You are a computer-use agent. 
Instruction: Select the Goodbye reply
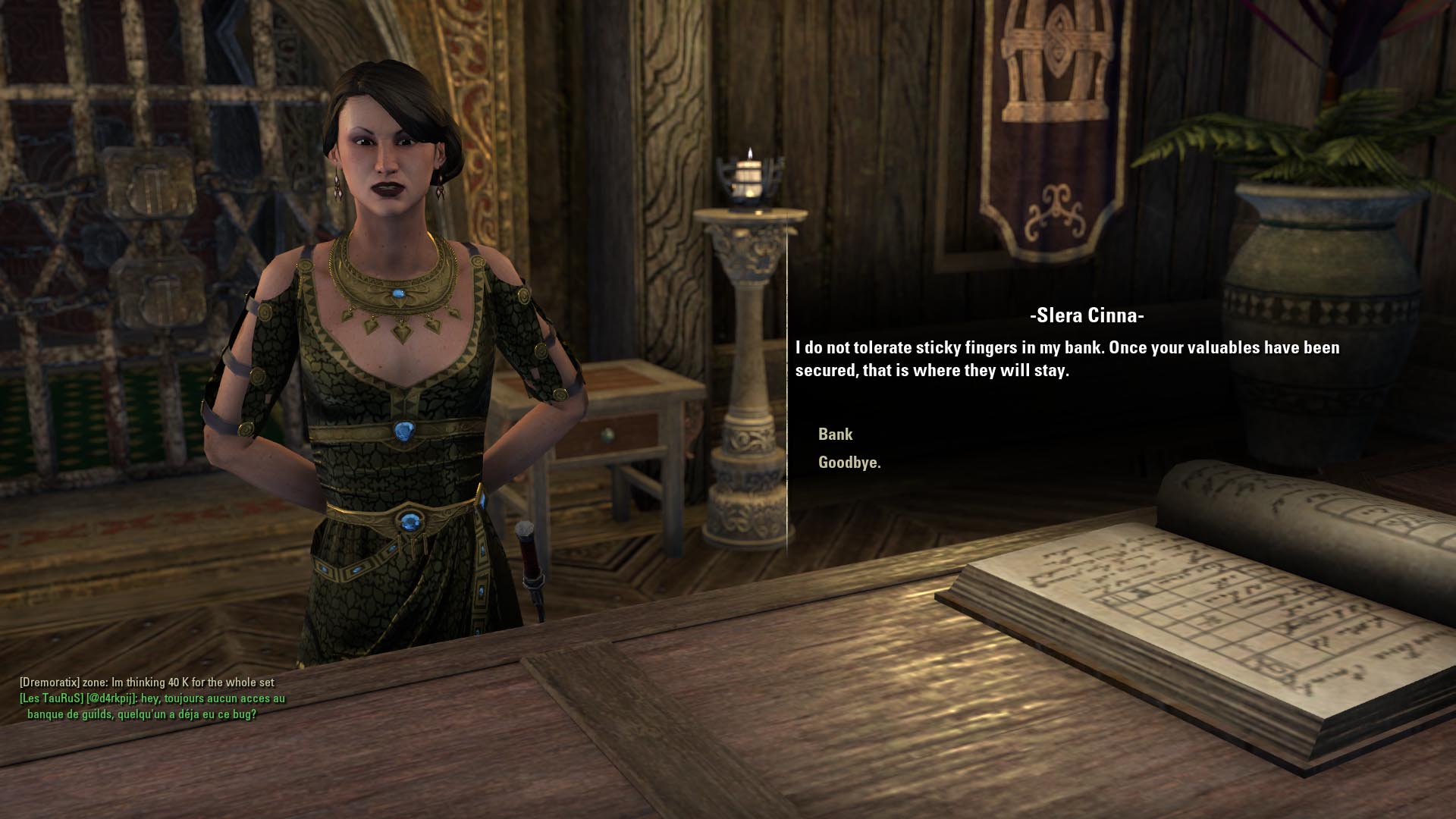click(x=849, y=463)
